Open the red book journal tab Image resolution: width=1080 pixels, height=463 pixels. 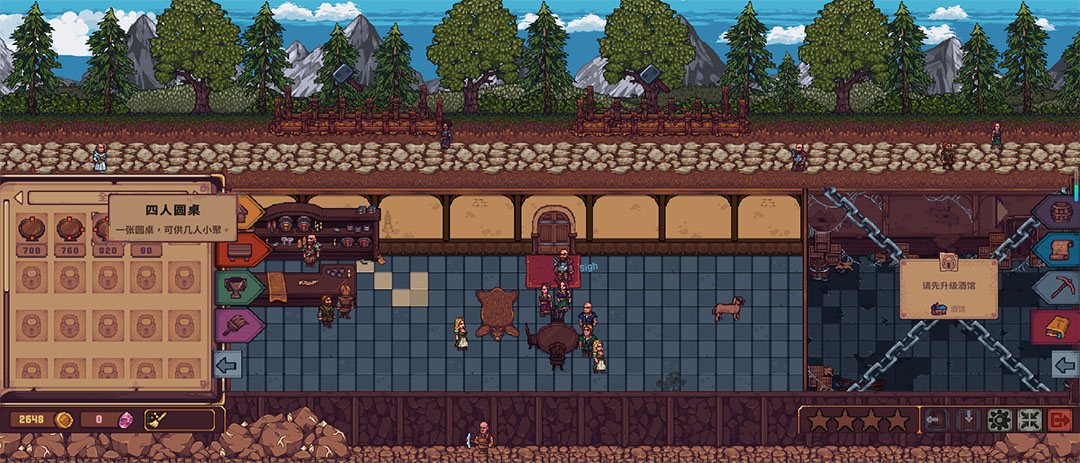1059,326
